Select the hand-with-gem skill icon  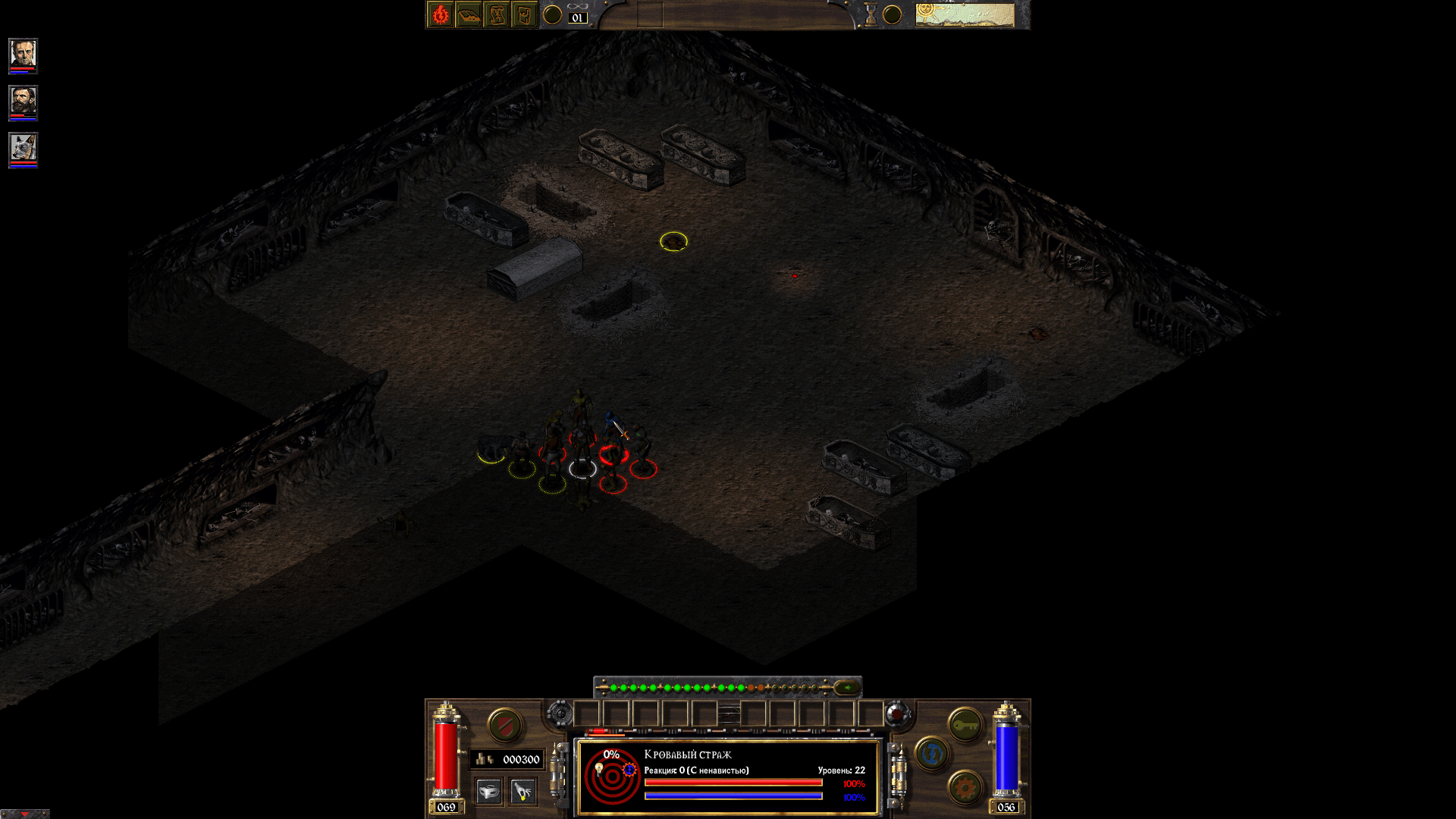click(522, 792)
